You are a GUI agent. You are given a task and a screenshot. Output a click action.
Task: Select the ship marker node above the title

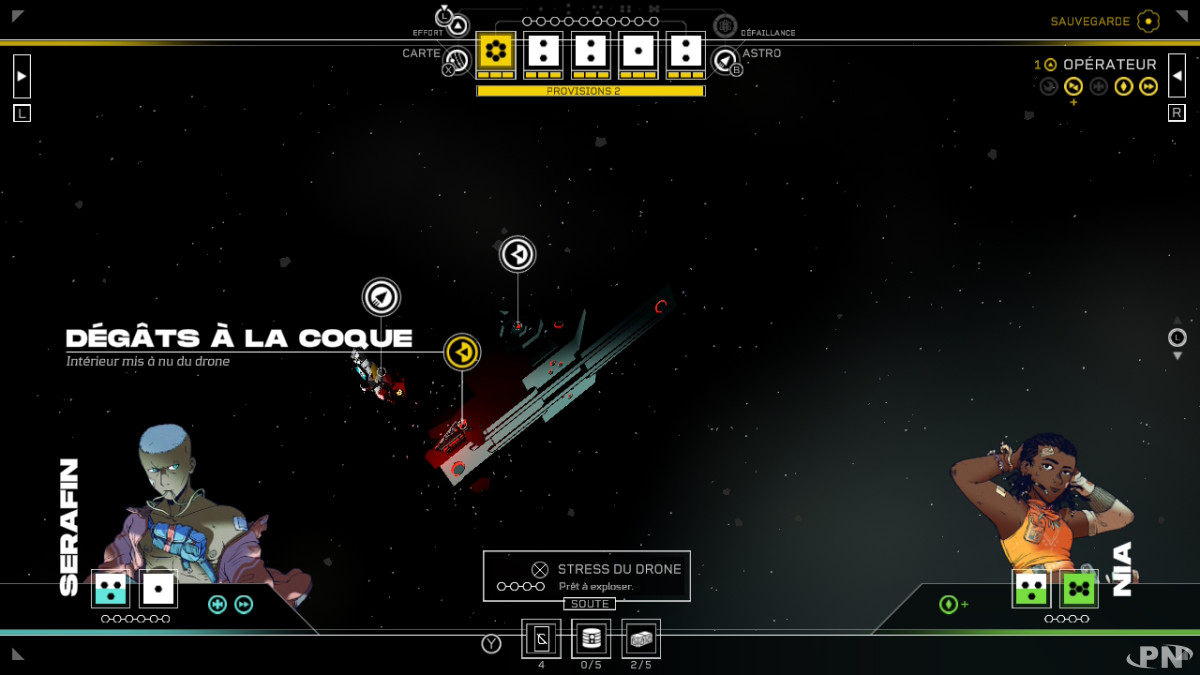381,296
